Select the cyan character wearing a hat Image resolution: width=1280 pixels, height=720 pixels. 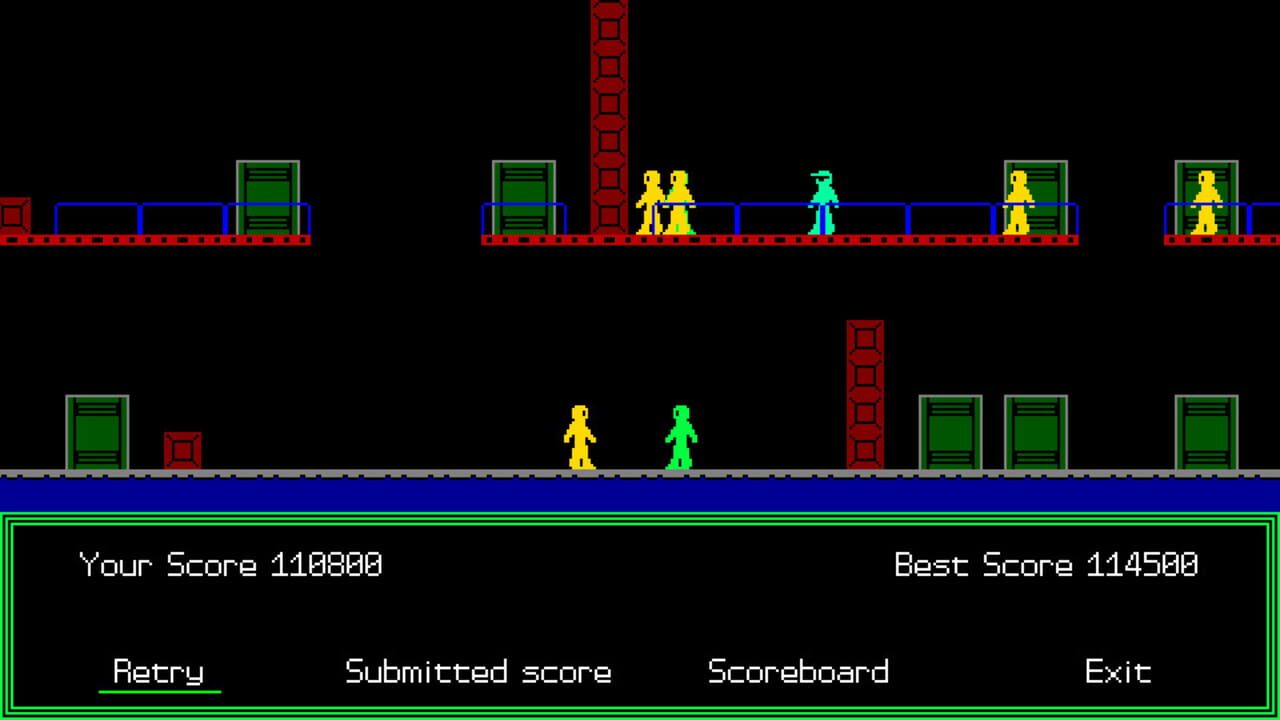(x=820, y=205)
